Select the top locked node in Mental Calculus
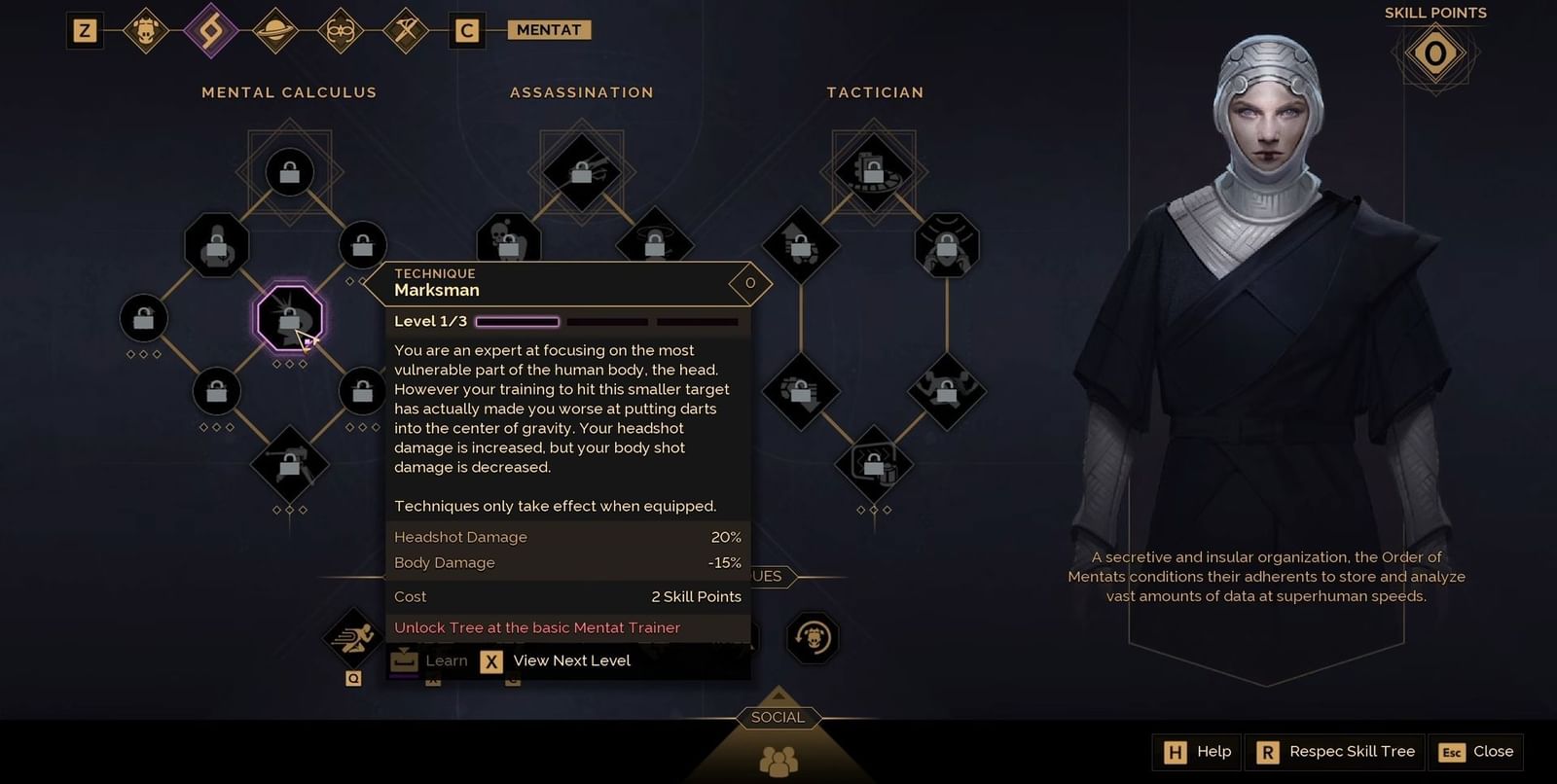This screenshot has height=784, width=1557. coord(288,172)
